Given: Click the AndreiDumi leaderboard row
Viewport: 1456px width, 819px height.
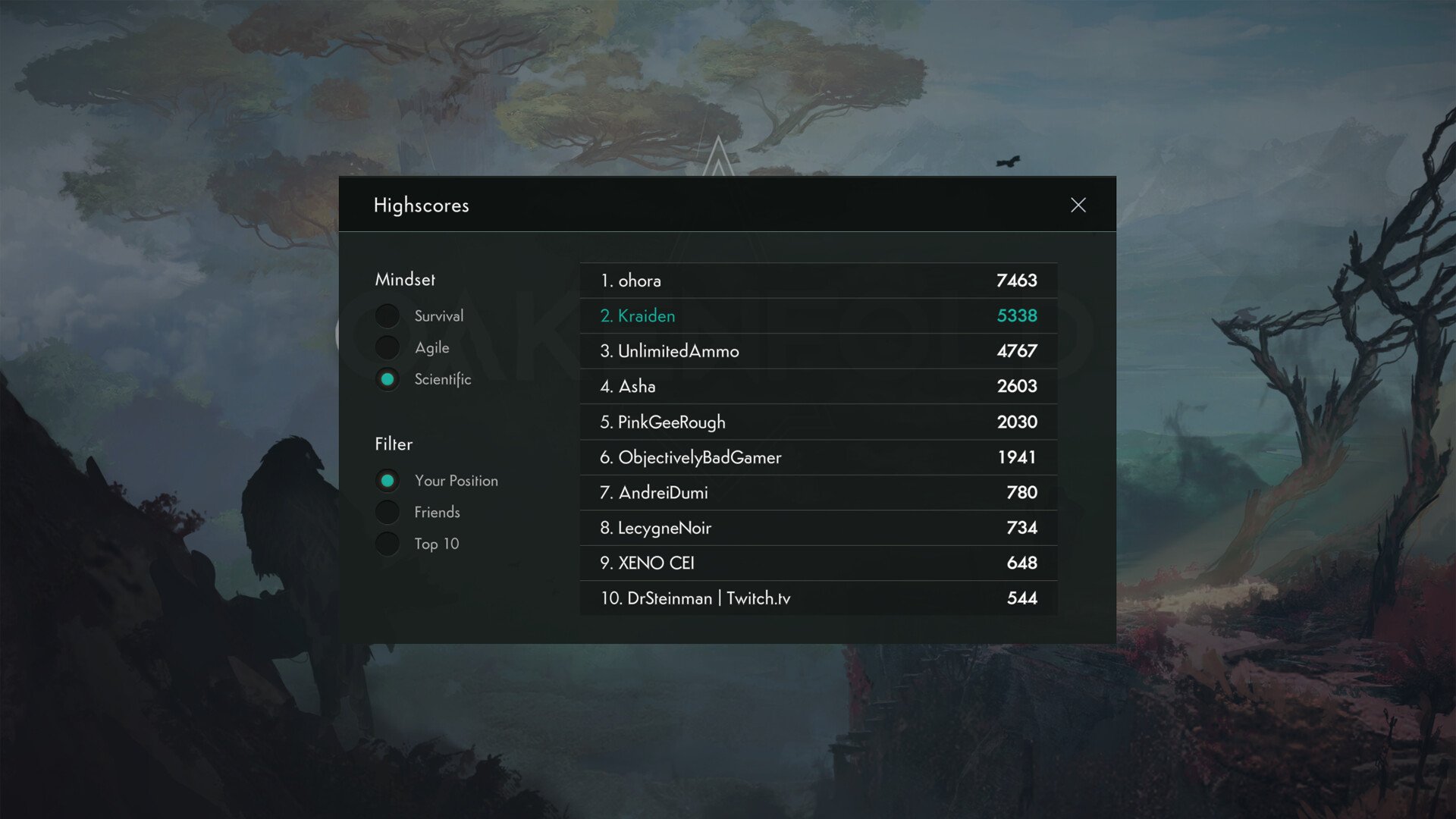Looking at the screenshot, I should click(818, 492).
